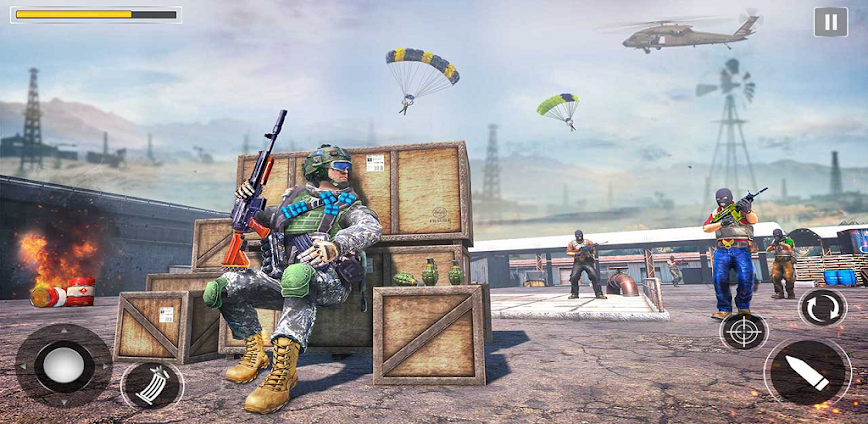868x424 pixels.
Task: Fire the weapon using the bullet button
Action: [807, 372]
